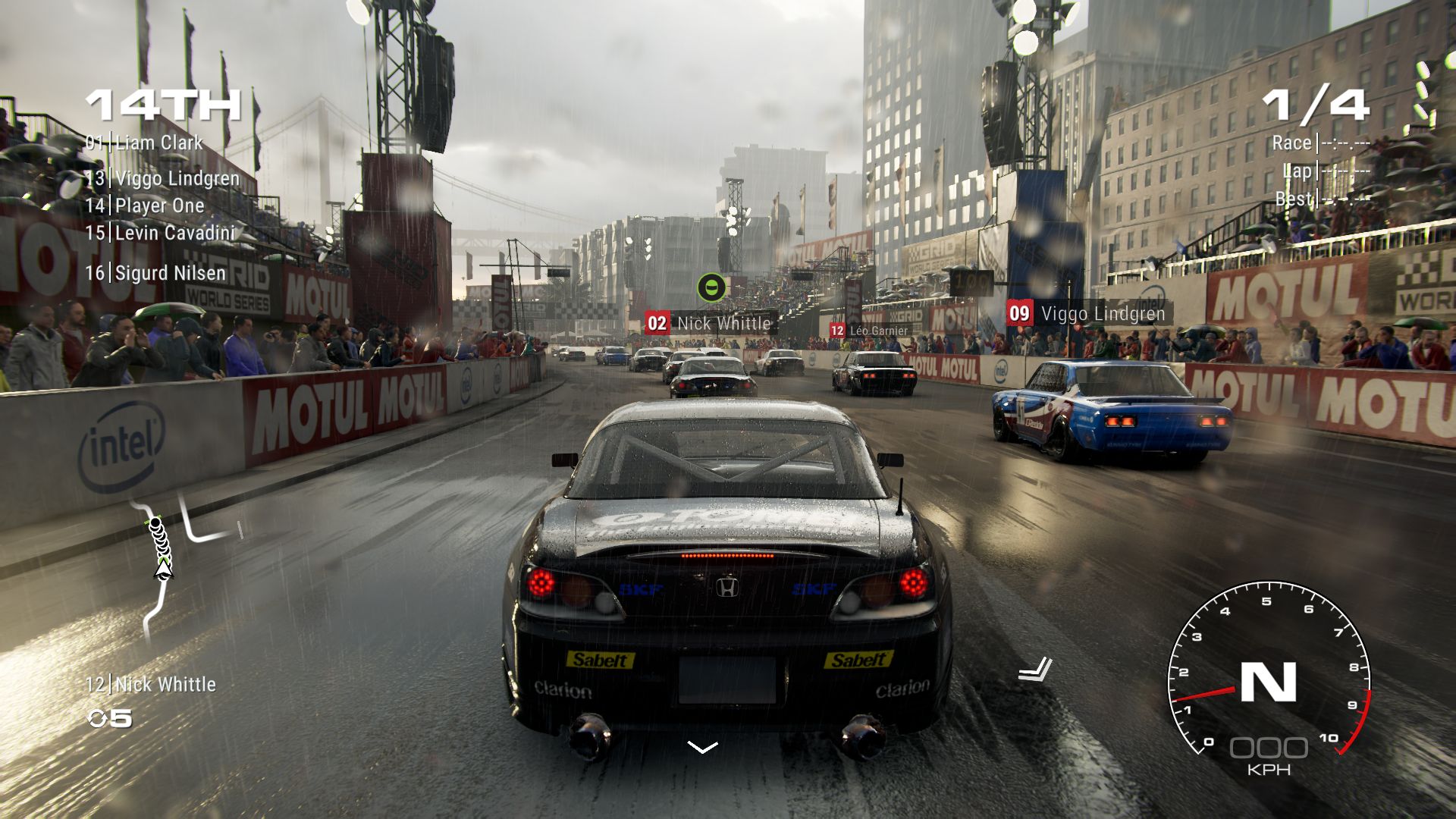Choose Sigurd Nilsen's row in the standings
Image resolution: width=1456 pixels, height=819 pixels.
tap(155, 273)
